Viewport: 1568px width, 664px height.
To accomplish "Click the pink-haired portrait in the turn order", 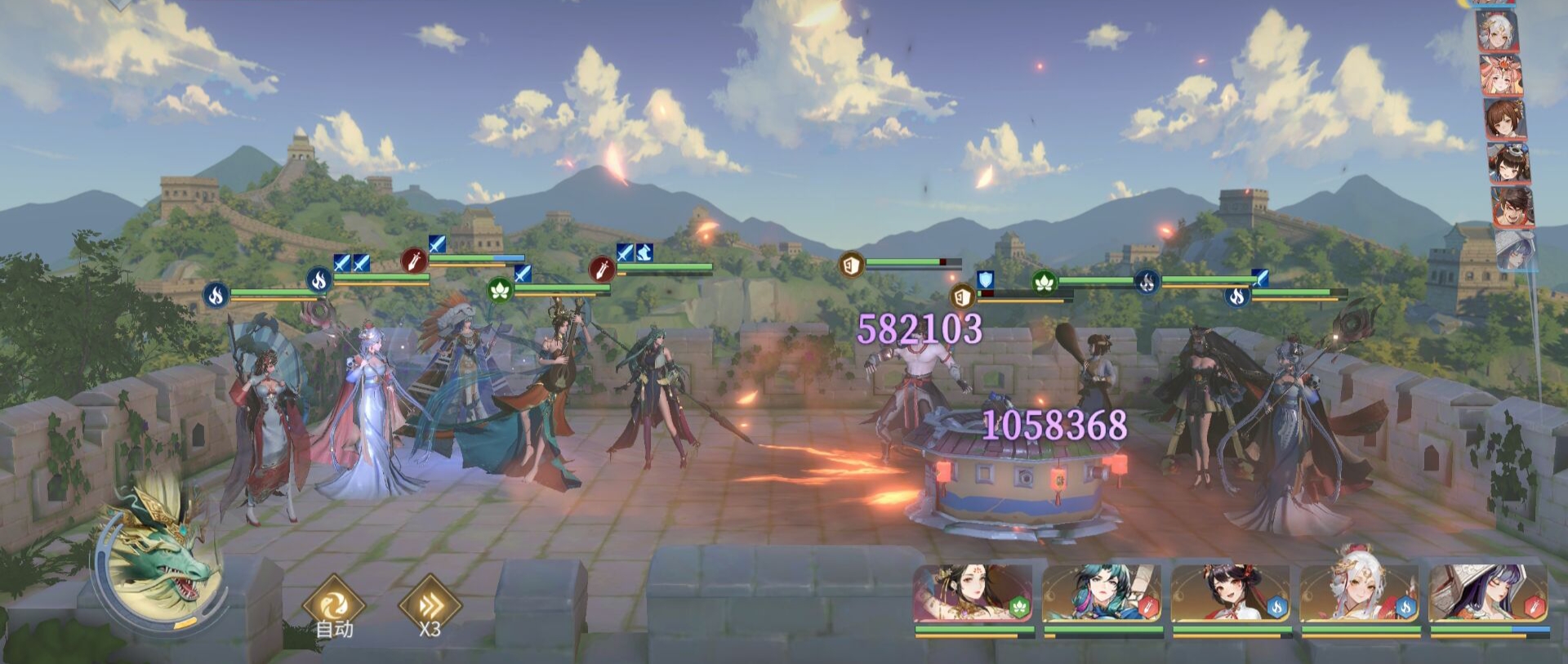I will click(1501, 76).
